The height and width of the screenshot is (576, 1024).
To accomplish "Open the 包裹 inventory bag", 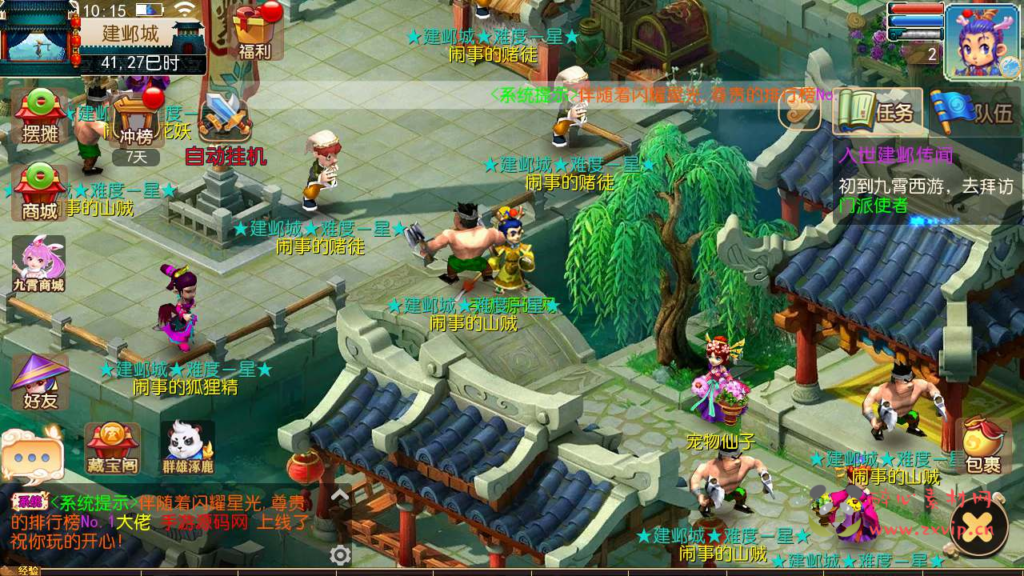I will coord(982,445).
